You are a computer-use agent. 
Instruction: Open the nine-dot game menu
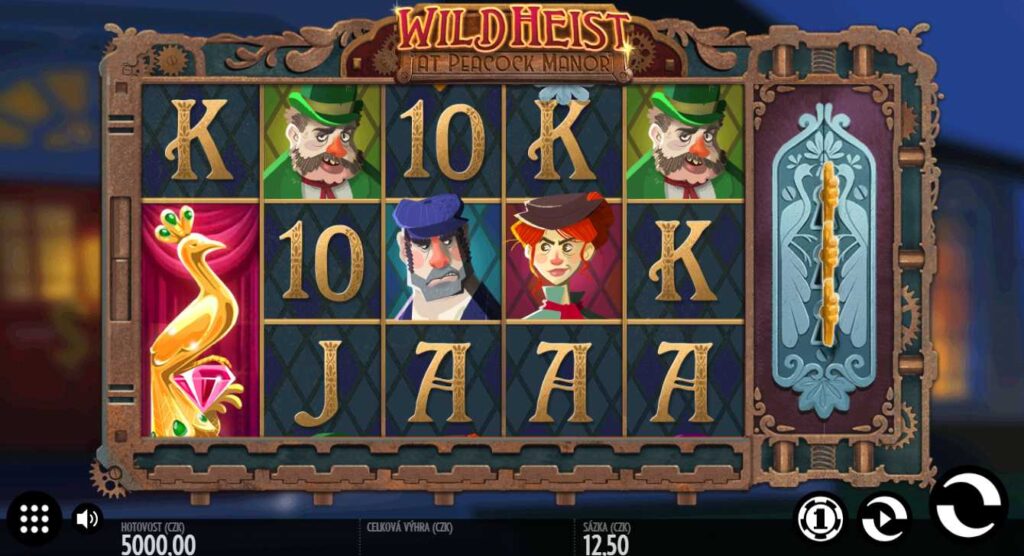tap(35, 518)
